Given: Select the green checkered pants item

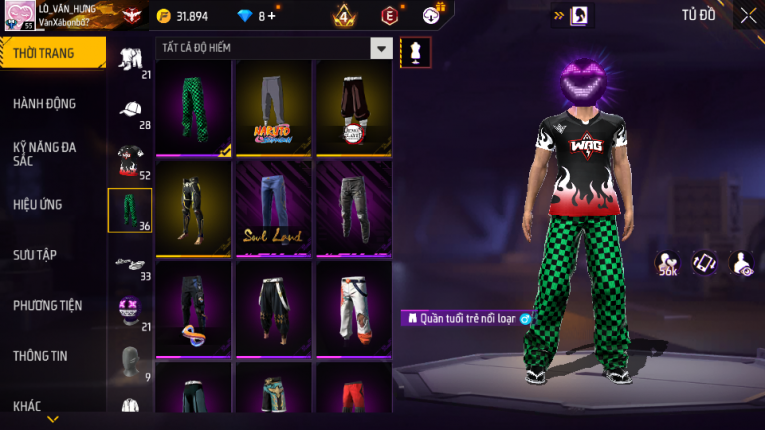Looking at the screenshot, I should [194, 108].
